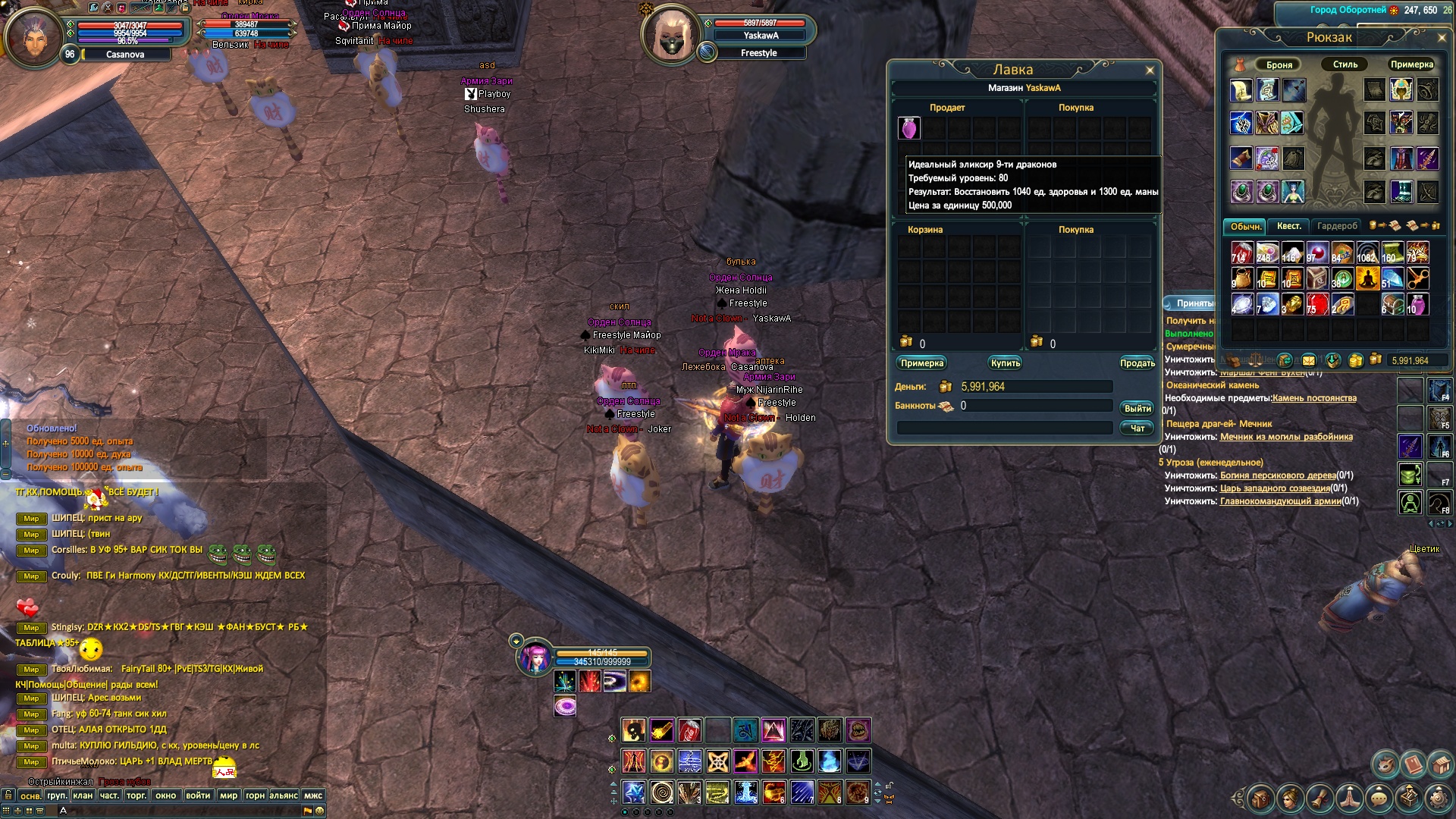The width and height of the screenshot is (1456, 819).
Task: Select the red gem stack of 75
Action: coord(1317,304)
